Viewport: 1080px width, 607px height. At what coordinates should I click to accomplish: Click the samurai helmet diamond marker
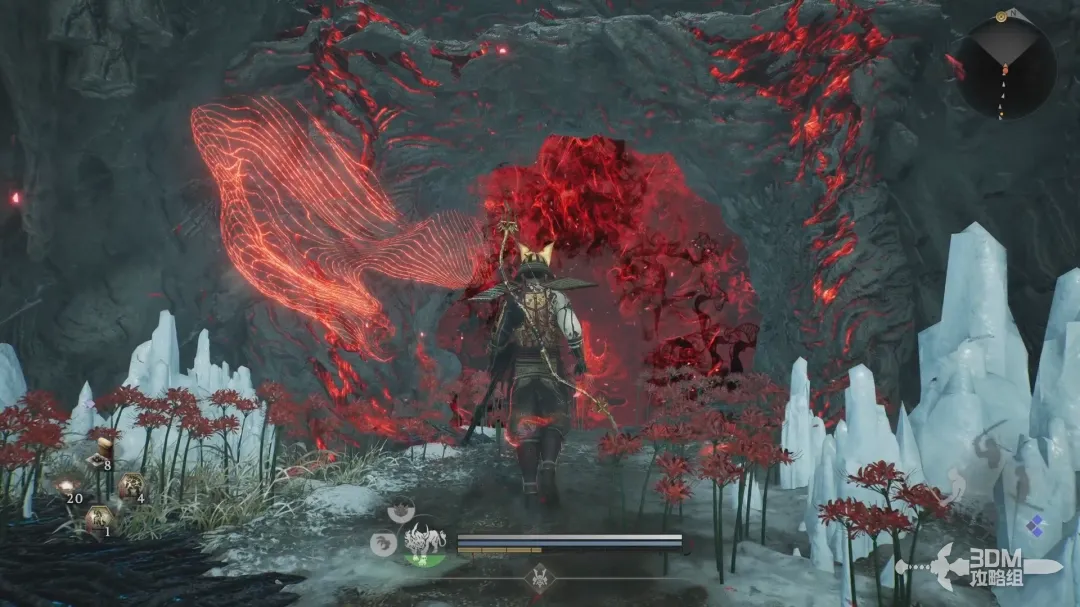click(542, 577)
